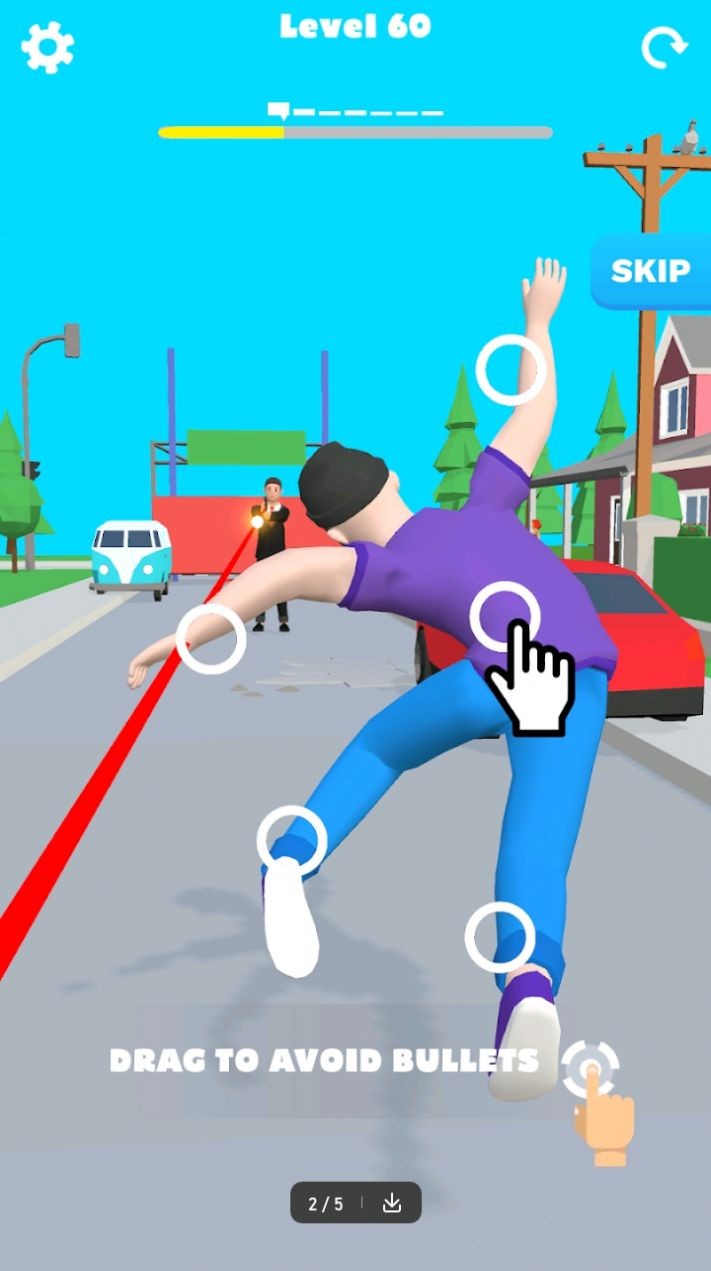Grab the handle on the outstretched left arm
The width and height of the screenshot is (711, 1271).
(211, 638)
